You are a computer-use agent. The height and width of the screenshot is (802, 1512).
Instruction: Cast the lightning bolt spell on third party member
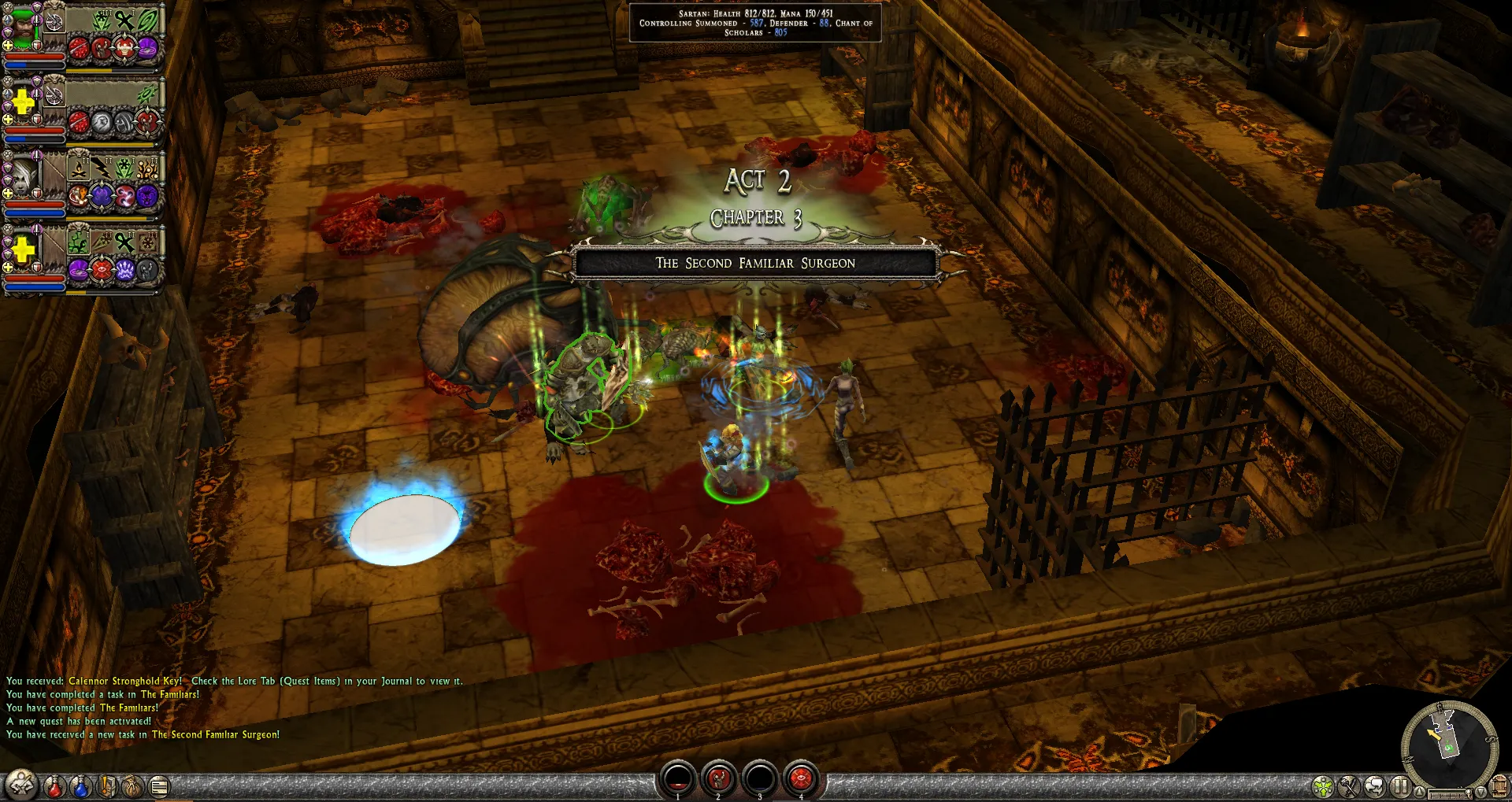click(x=102, y=168)
